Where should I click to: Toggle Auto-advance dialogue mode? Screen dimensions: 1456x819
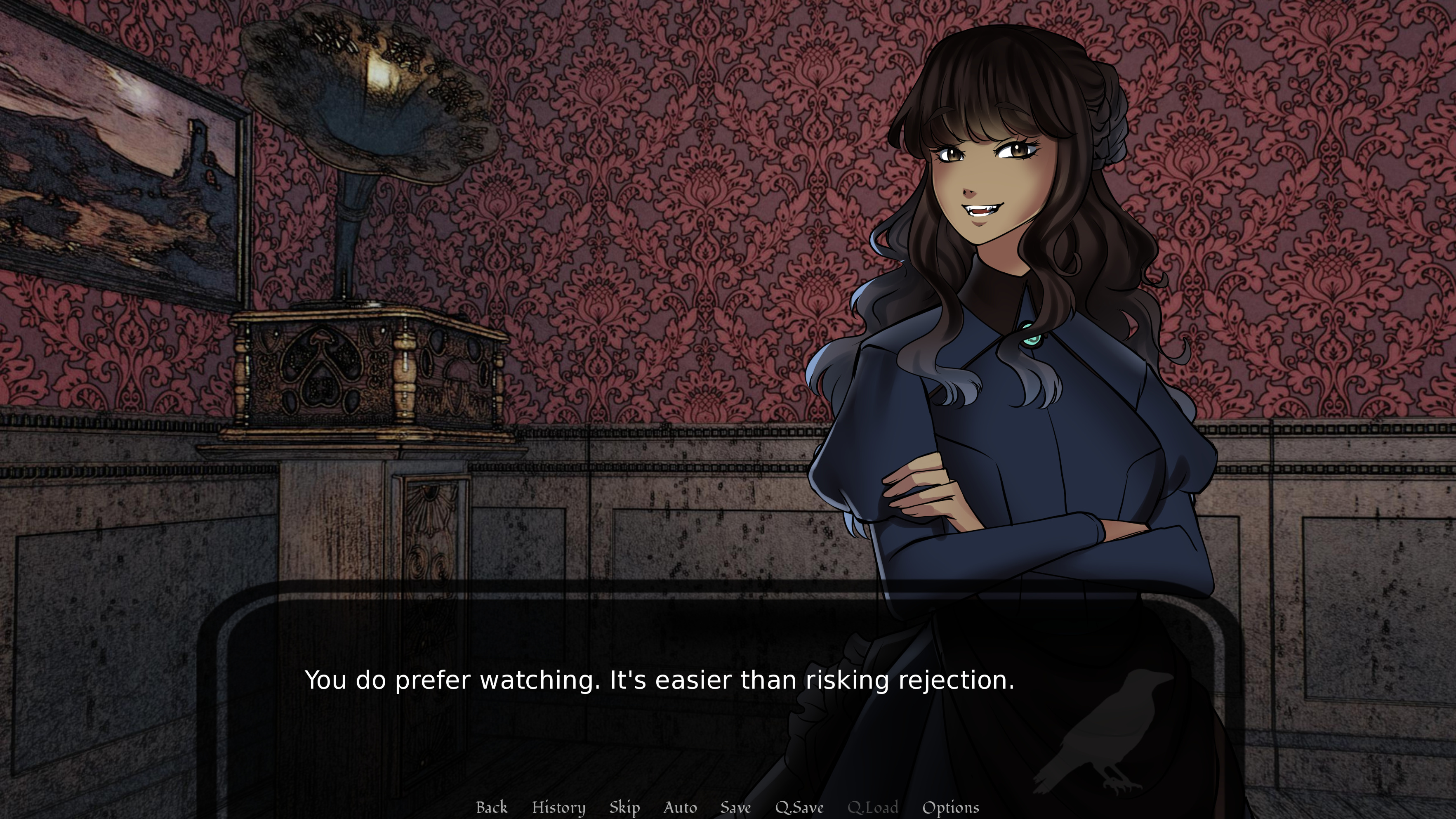680,807
